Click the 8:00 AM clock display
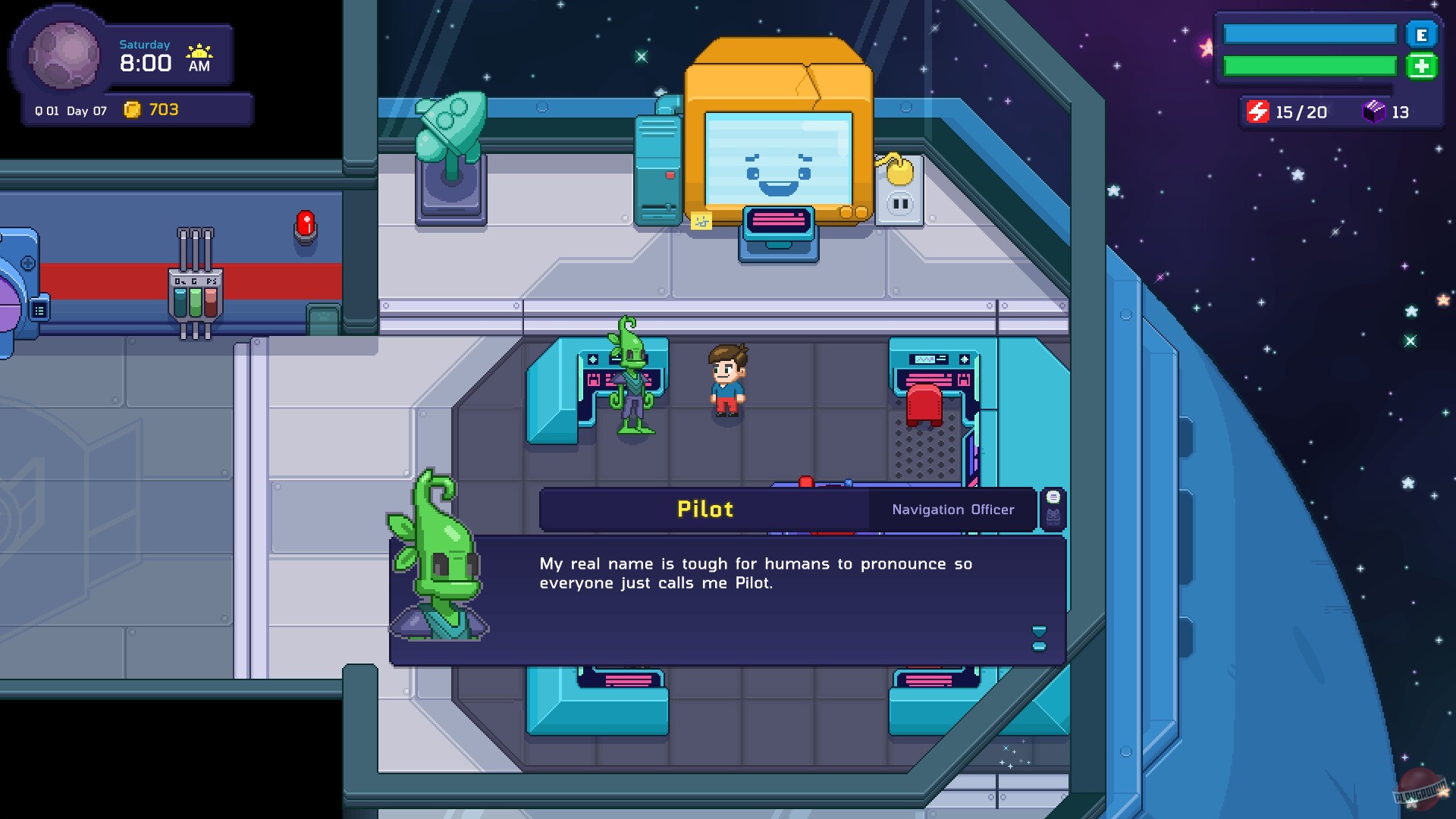This screenshot has width=1456, height=819. (x=145, y=63)
